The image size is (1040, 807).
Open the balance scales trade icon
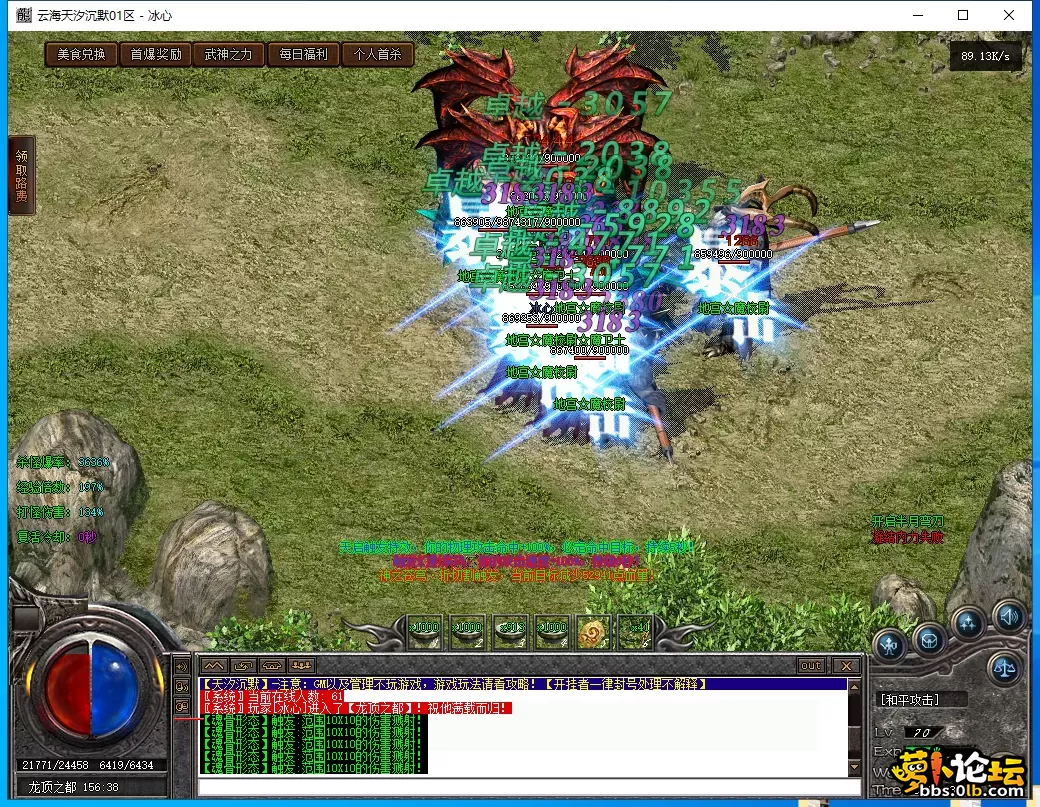(x=1004, y=668)
